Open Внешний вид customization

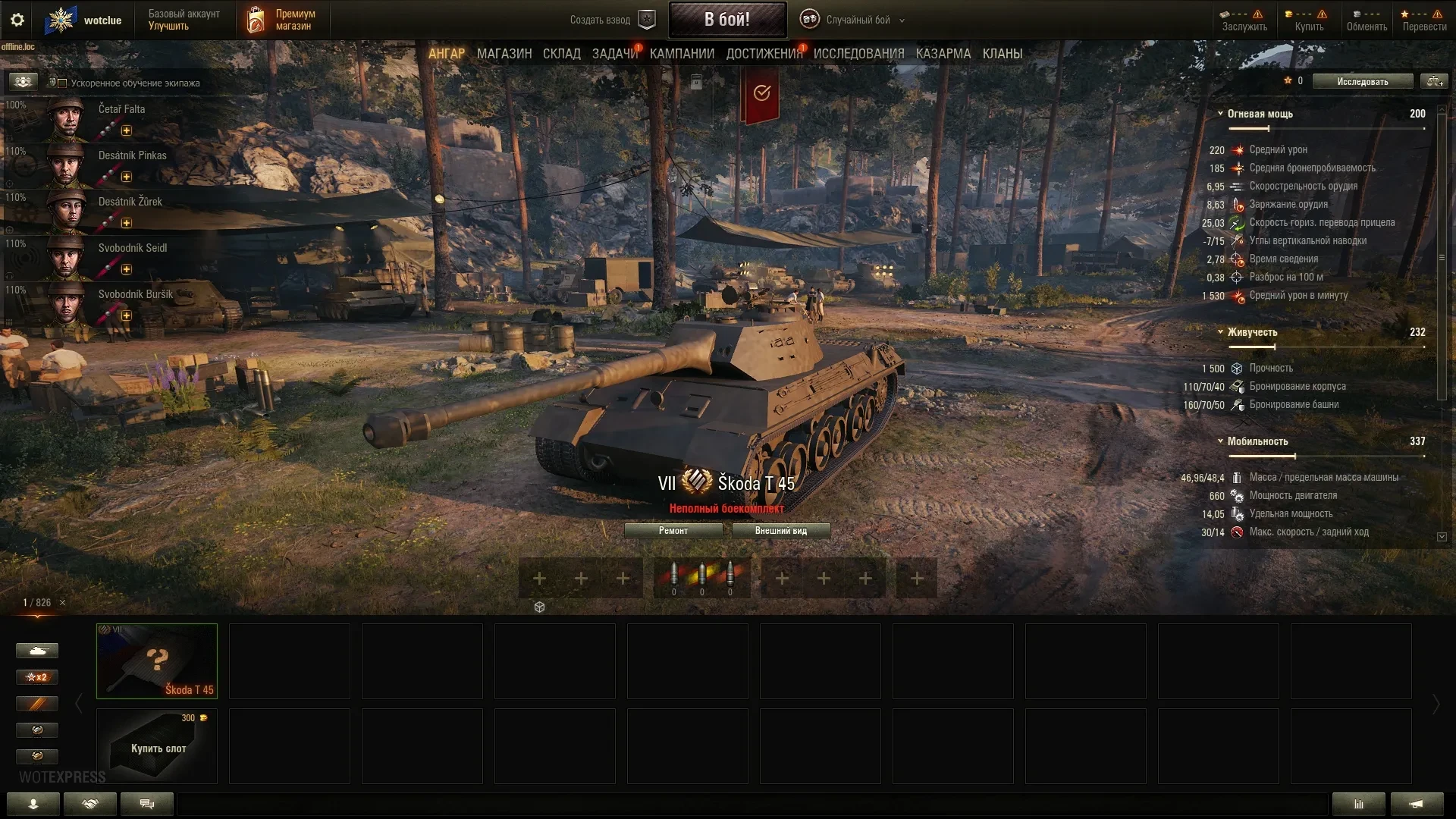(780, 531)
